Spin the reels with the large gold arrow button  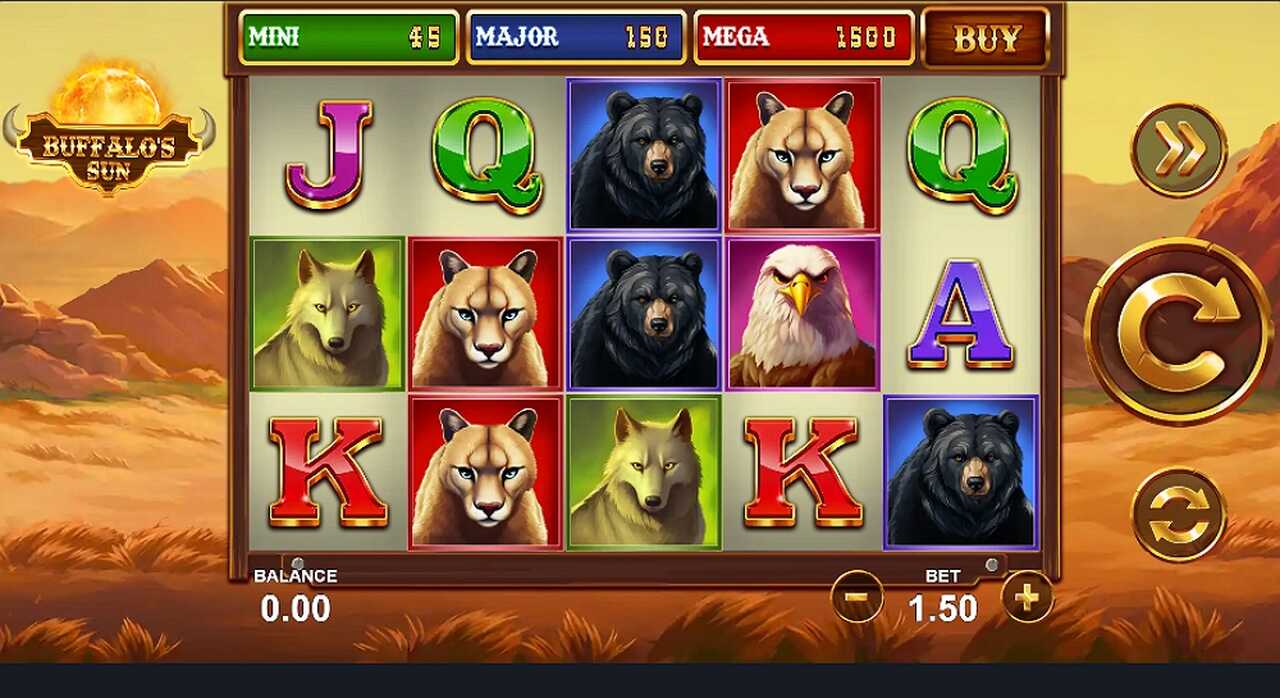click(x=1178, y=331)
